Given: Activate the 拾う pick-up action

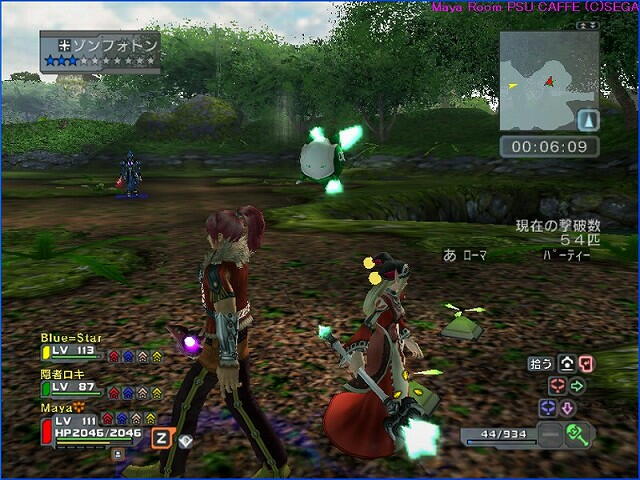Looking at the screenshot, I should point(540,364).
